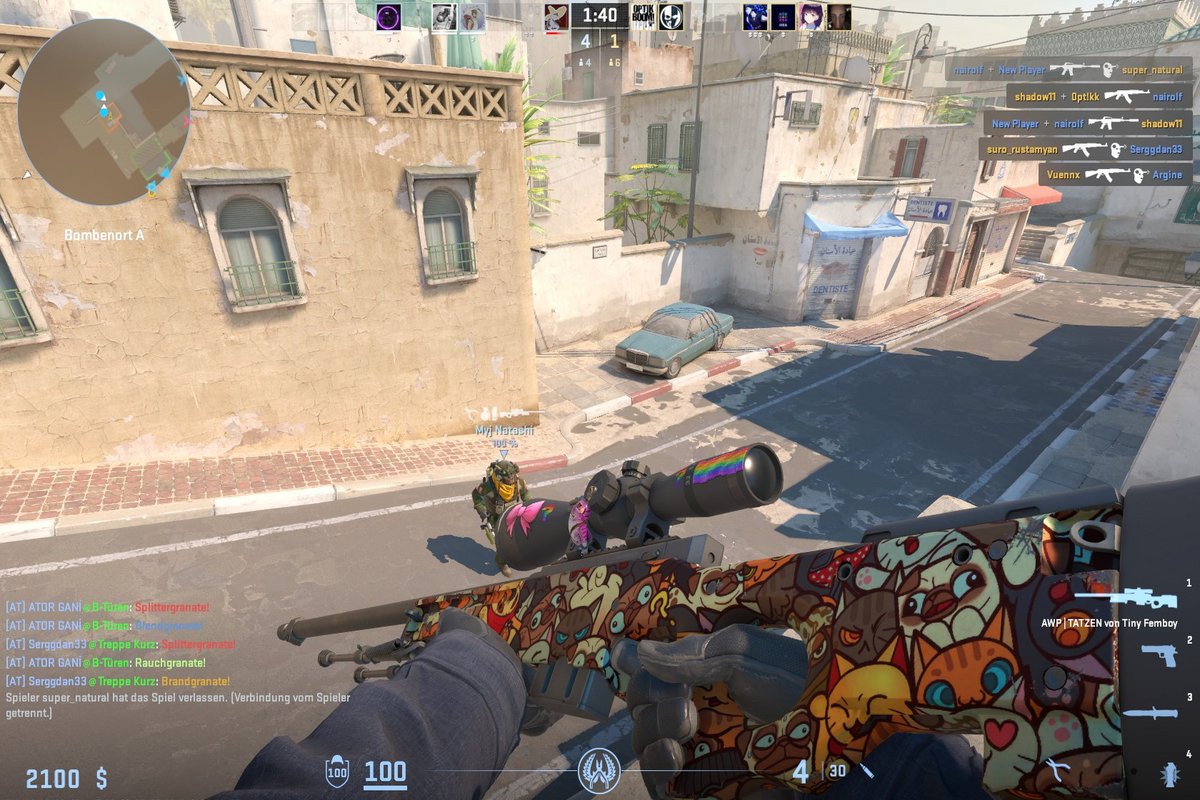Click the kill feed entry for super_natural
The width and height of the screenshot is (1200, 800).
coord(1069,70)
